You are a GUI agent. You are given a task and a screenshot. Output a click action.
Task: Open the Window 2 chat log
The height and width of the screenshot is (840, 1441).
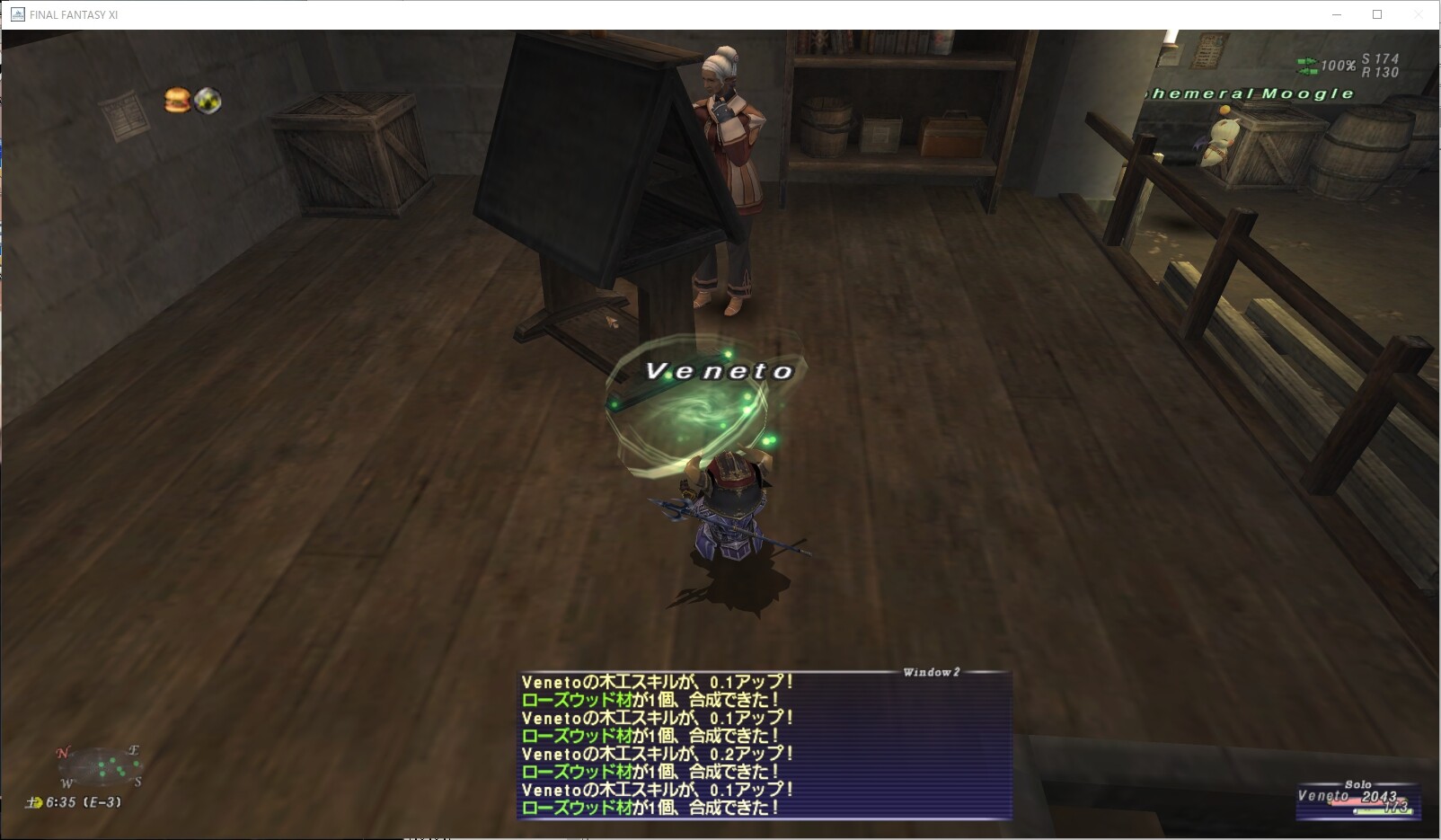(x=765, y=745)
